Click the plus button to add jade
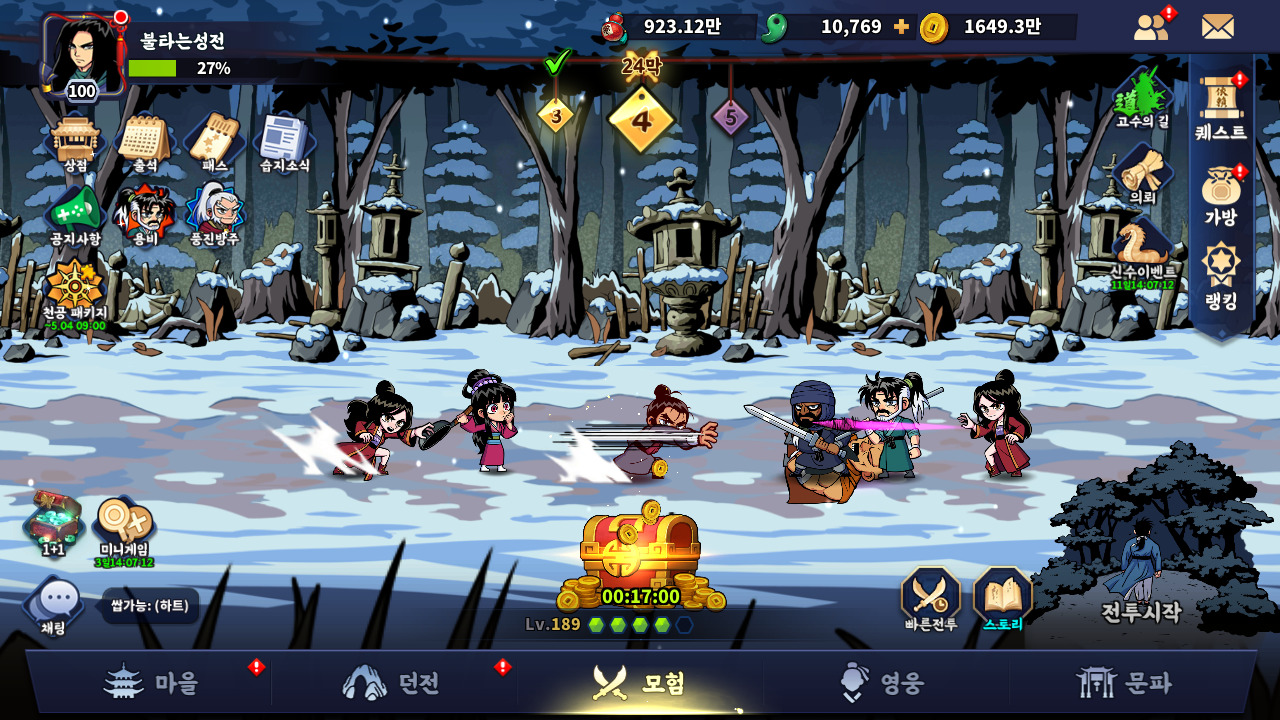The width and height of the screenshot is (1280, 720). click(901, 27)
